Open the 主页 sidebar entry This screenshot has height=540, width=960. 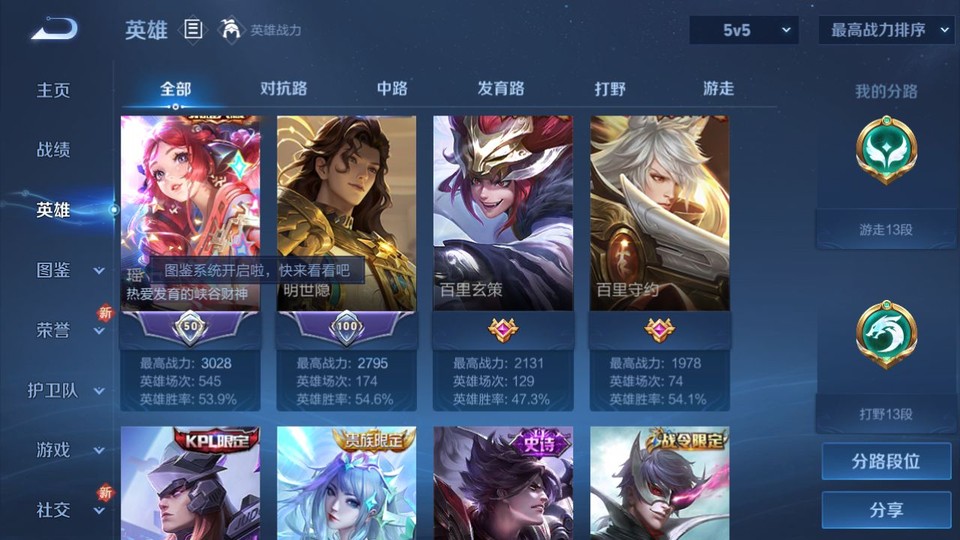click(54, 90)
